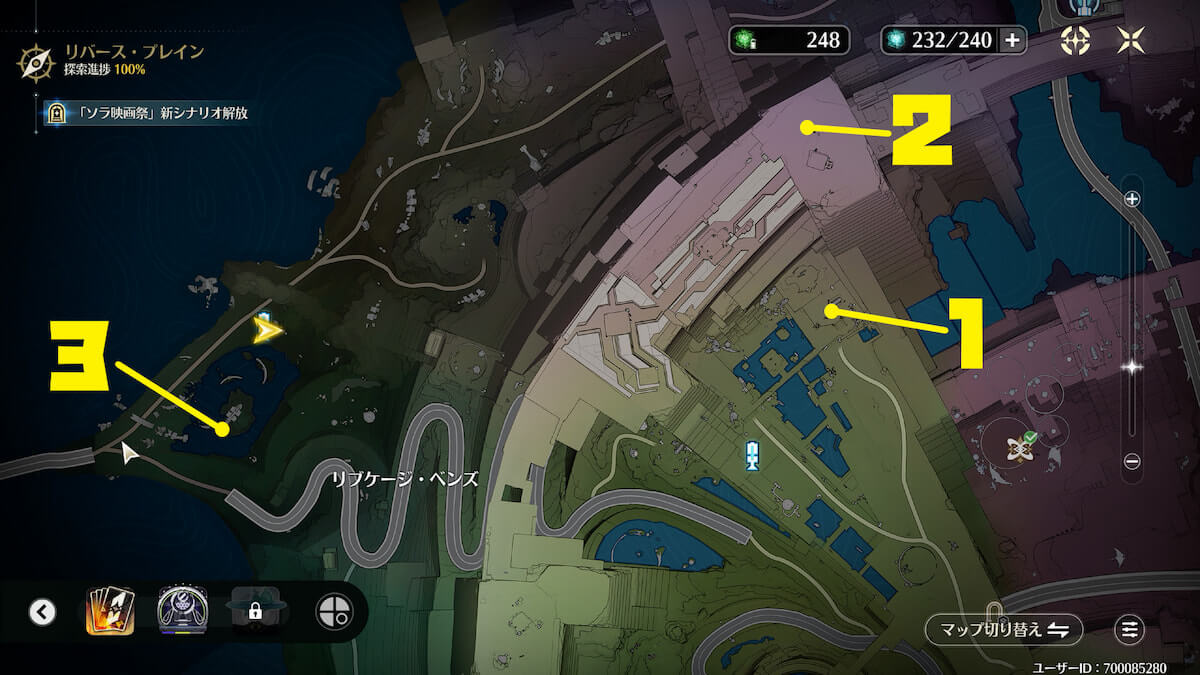Collapse the bottom toolbar with the back arrow

[42, 611]
